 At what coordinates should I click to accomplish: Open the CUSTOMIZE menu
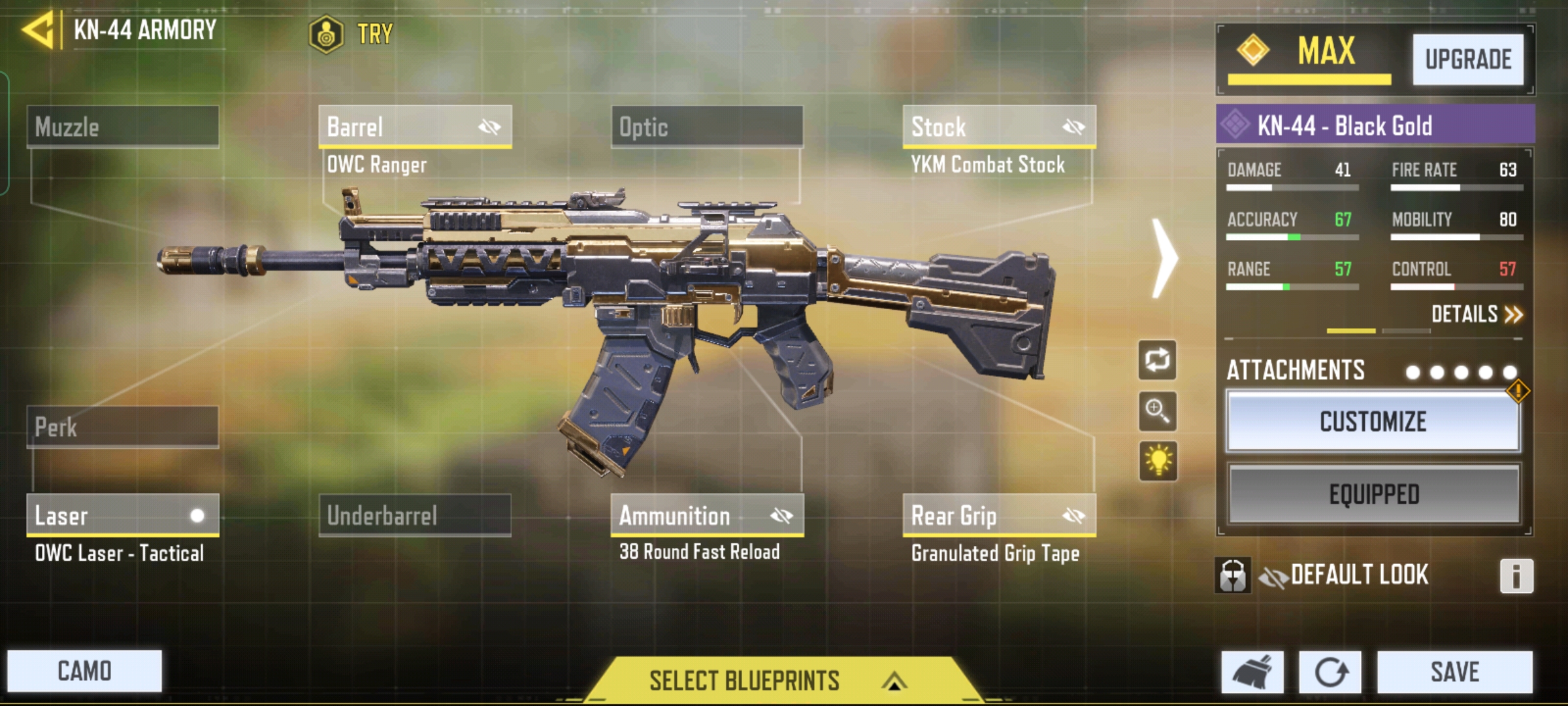1373,422
